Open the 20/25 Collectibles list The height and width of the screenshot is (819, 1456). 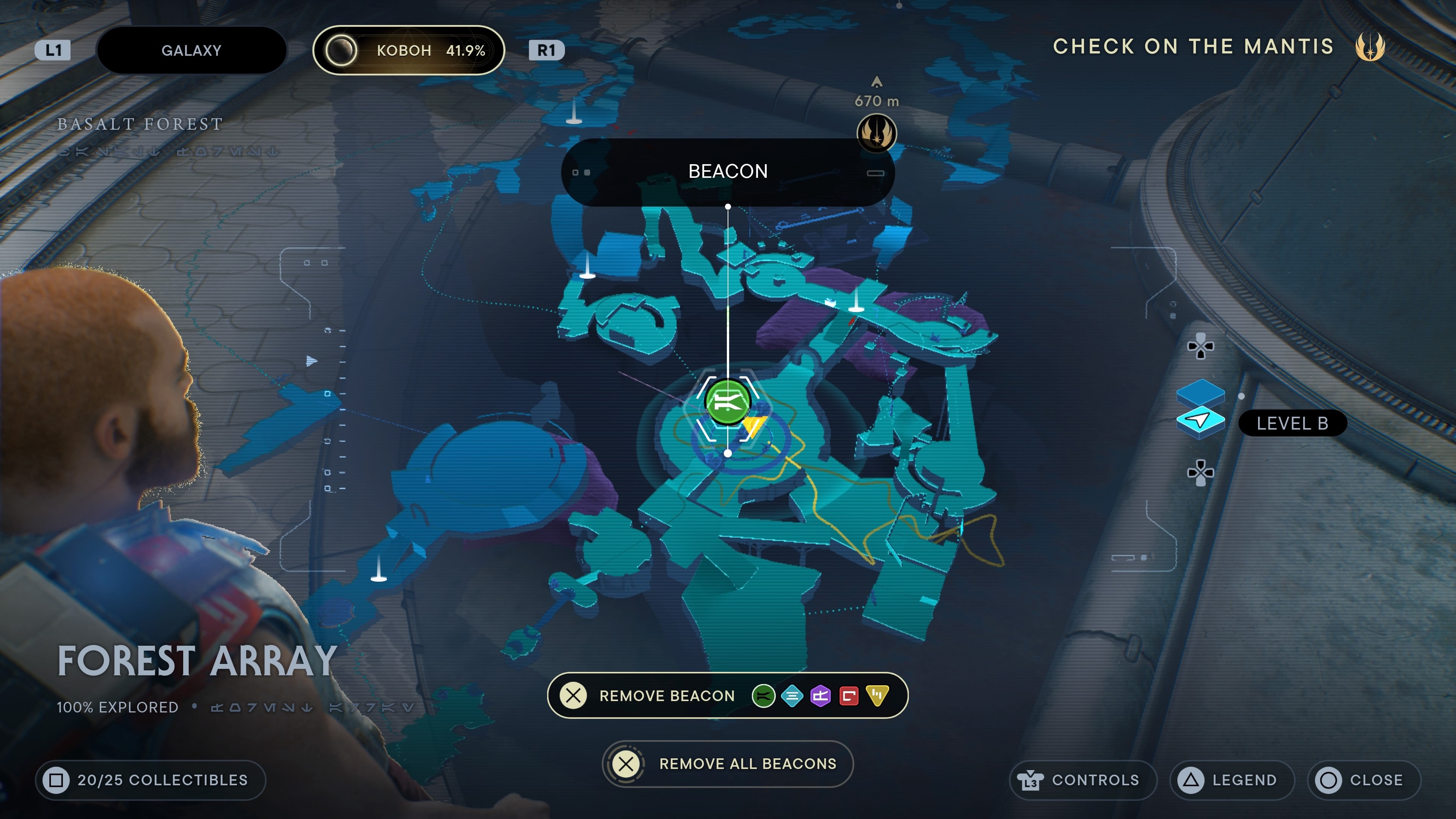click(x=151, y=780)
